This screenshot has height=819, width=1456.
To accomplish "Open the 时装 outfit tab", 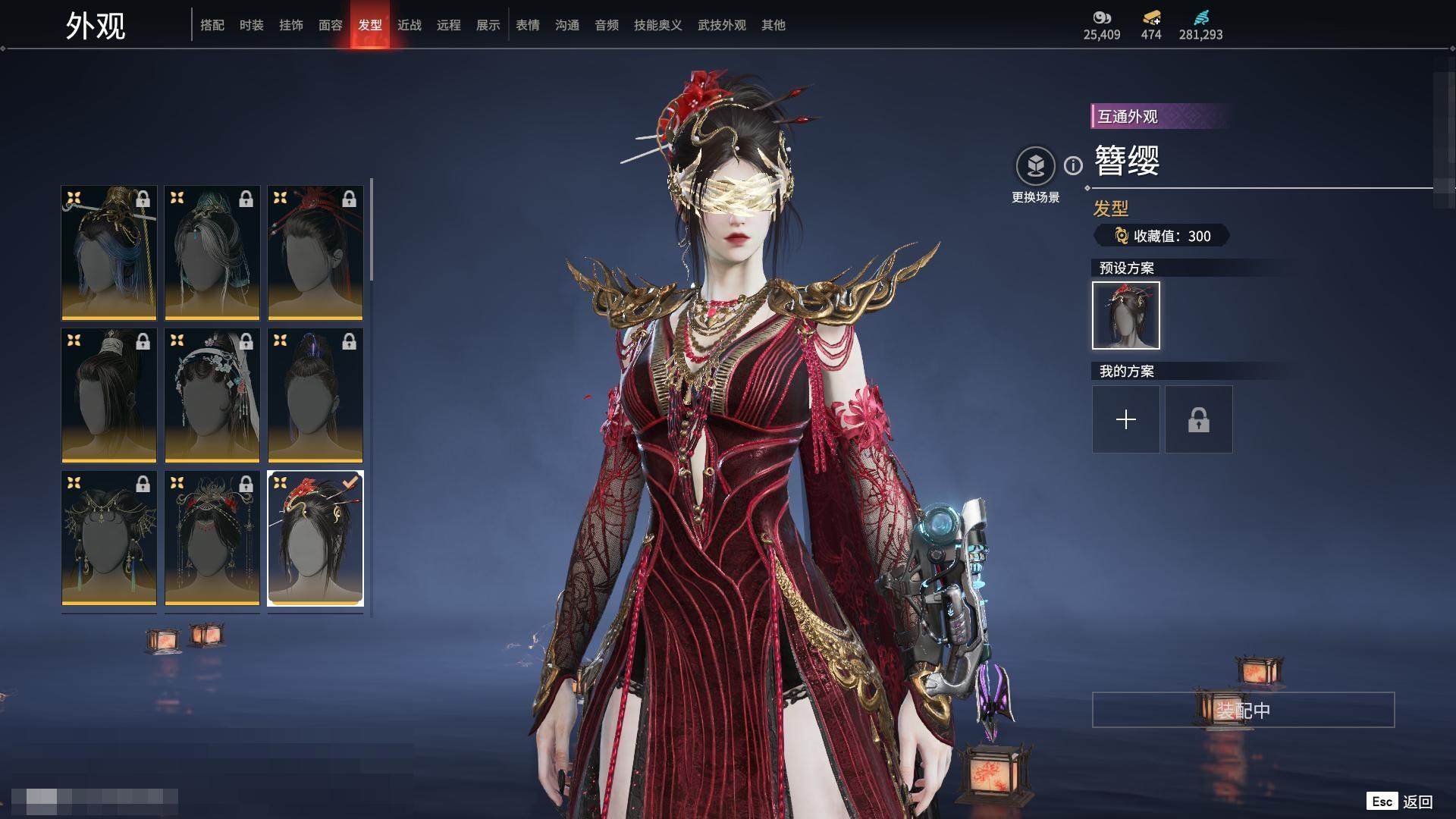I will pyautogui.click(x=252, y=25).
